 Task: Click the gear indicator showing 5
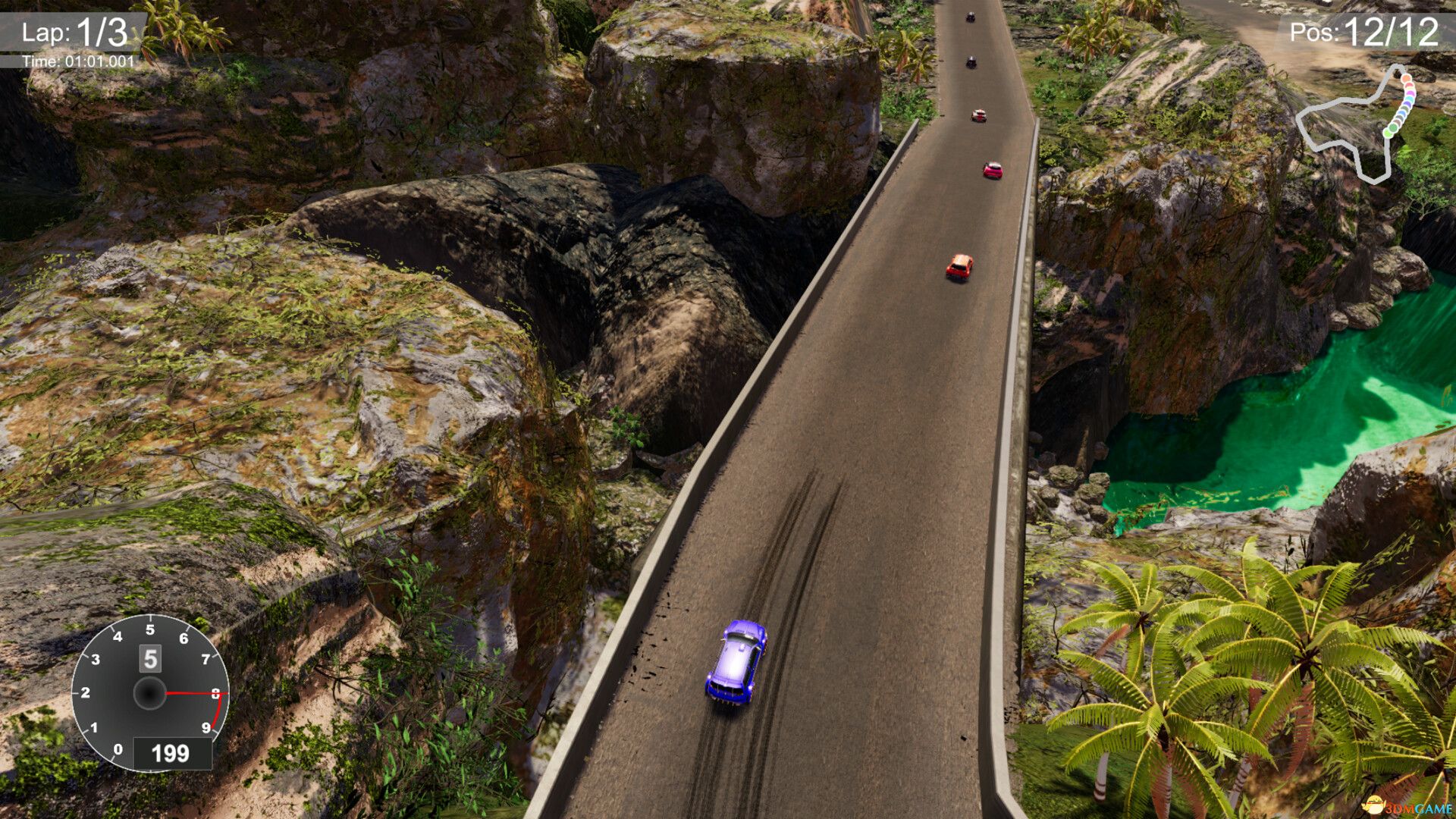[x=149, y=660]
